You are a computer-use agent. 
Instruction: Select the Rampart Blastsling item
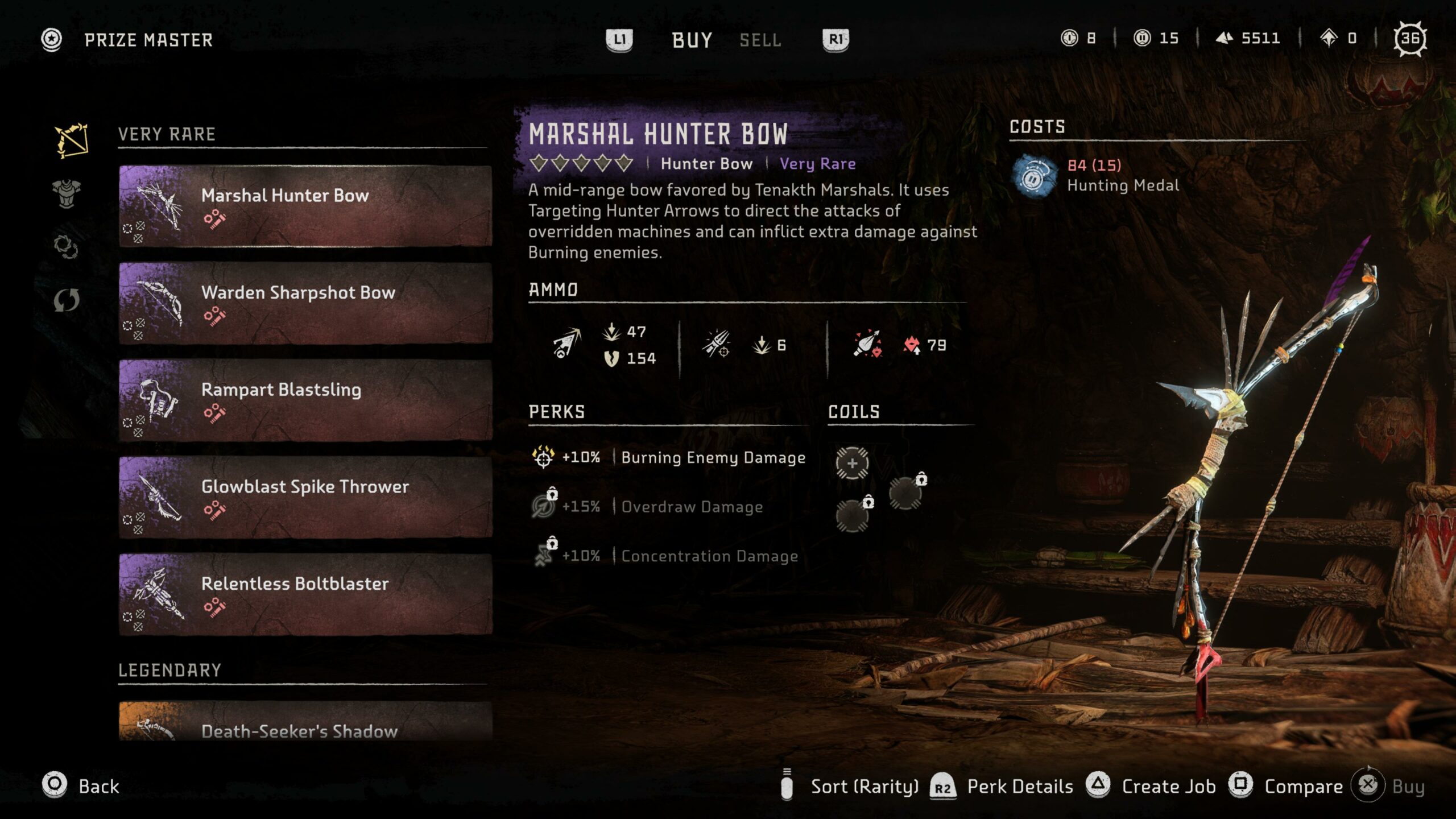[305, 400]
